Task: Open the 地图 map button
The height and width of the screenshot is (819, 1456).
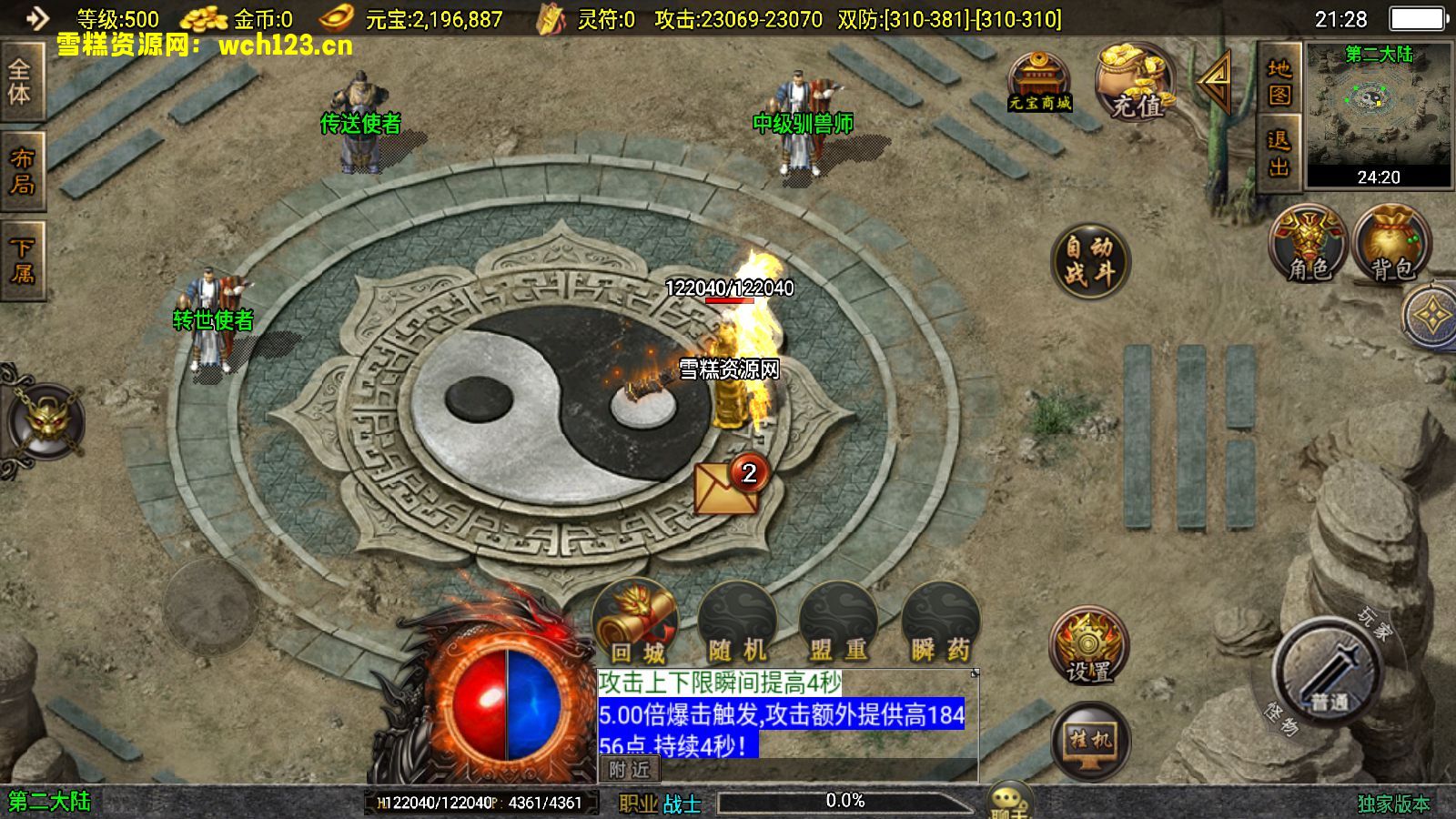Action: [1279, 81]
